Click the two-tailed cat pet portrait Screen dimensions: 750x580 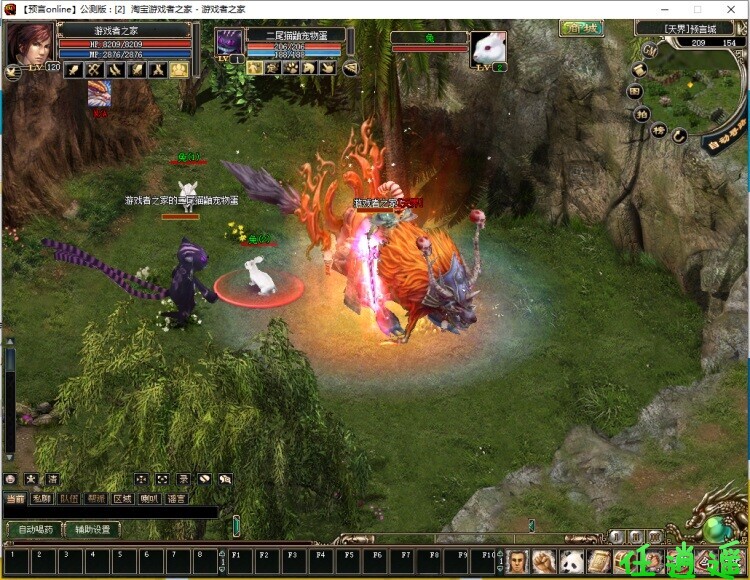(x=229, y=42)
